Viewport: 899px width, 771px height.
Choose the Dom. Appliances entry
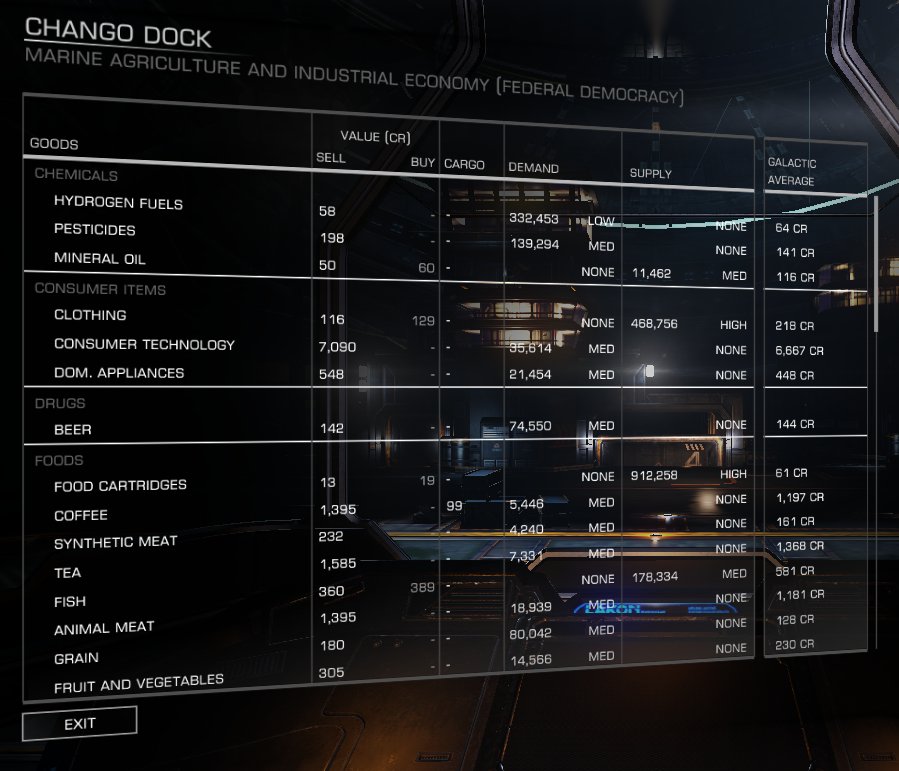pos(119,373)
